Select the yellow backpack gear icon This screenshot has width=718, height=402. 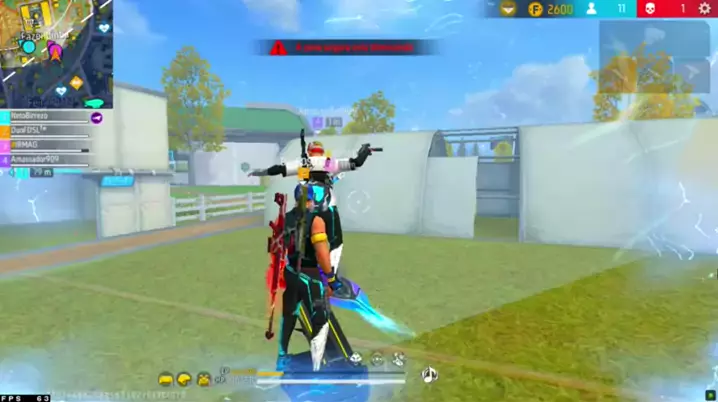point(203,379)
